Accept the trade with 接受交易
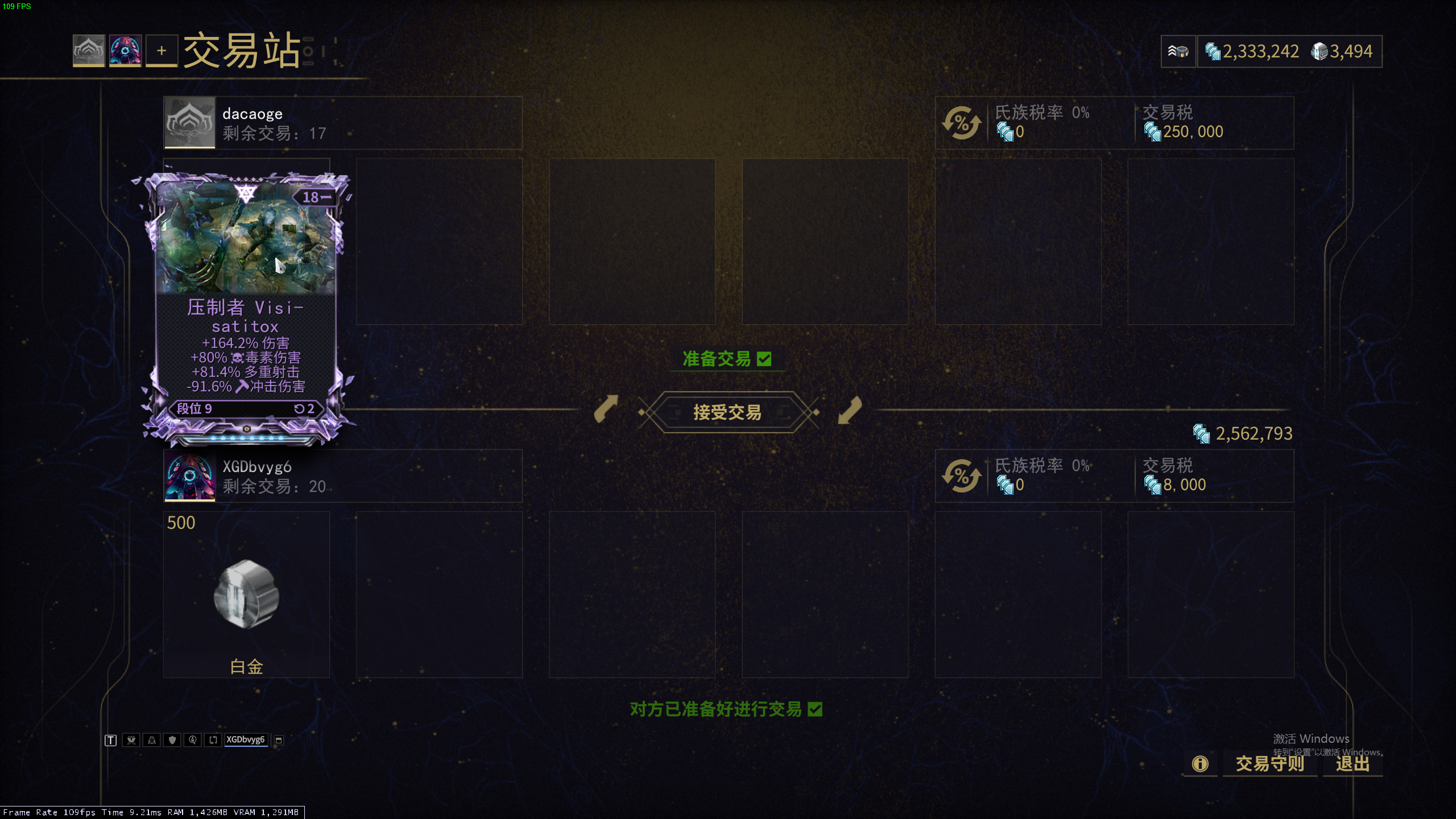 727,412
